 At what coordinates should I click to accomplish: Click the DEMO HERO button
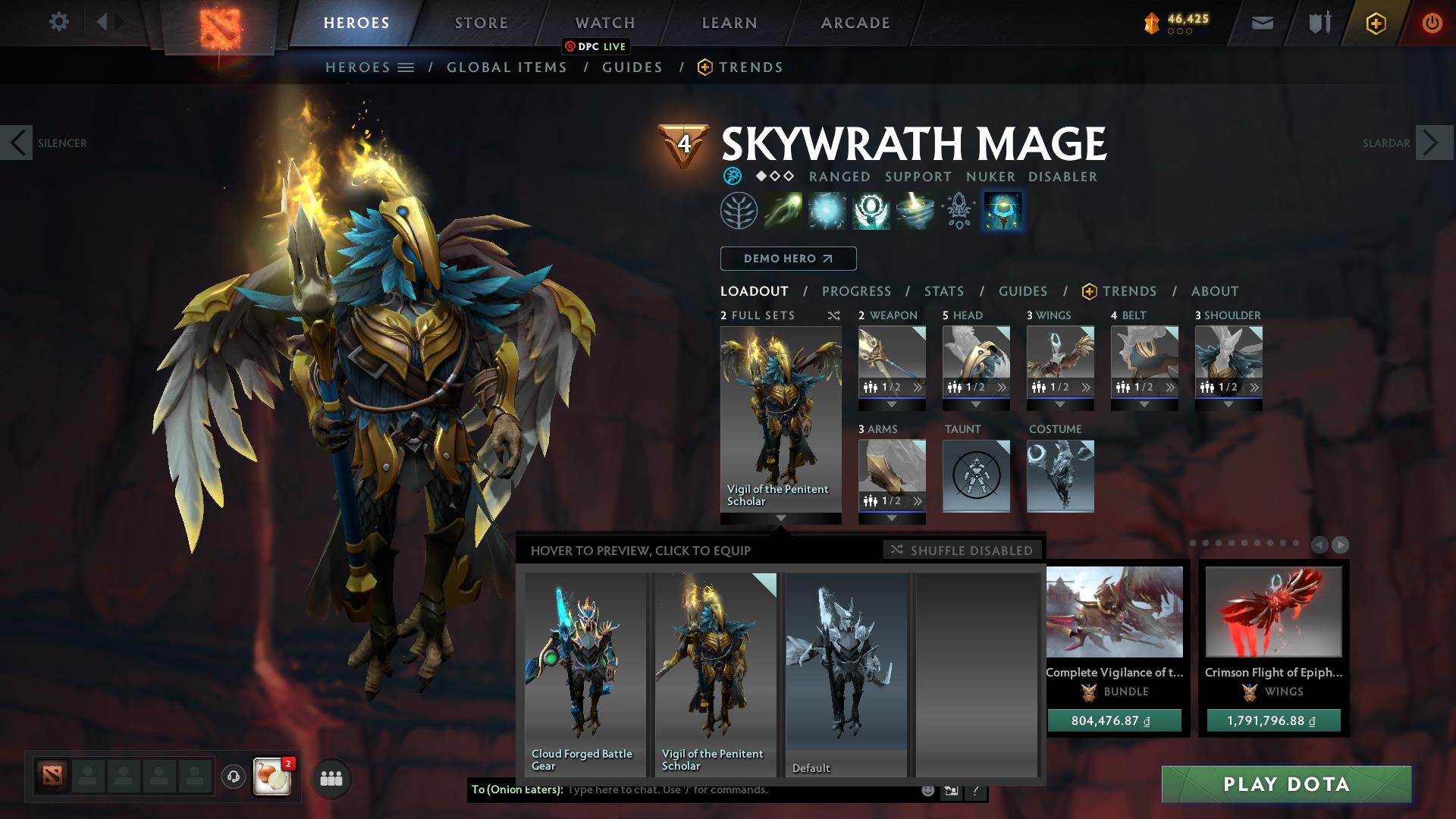tap(787, 258)
